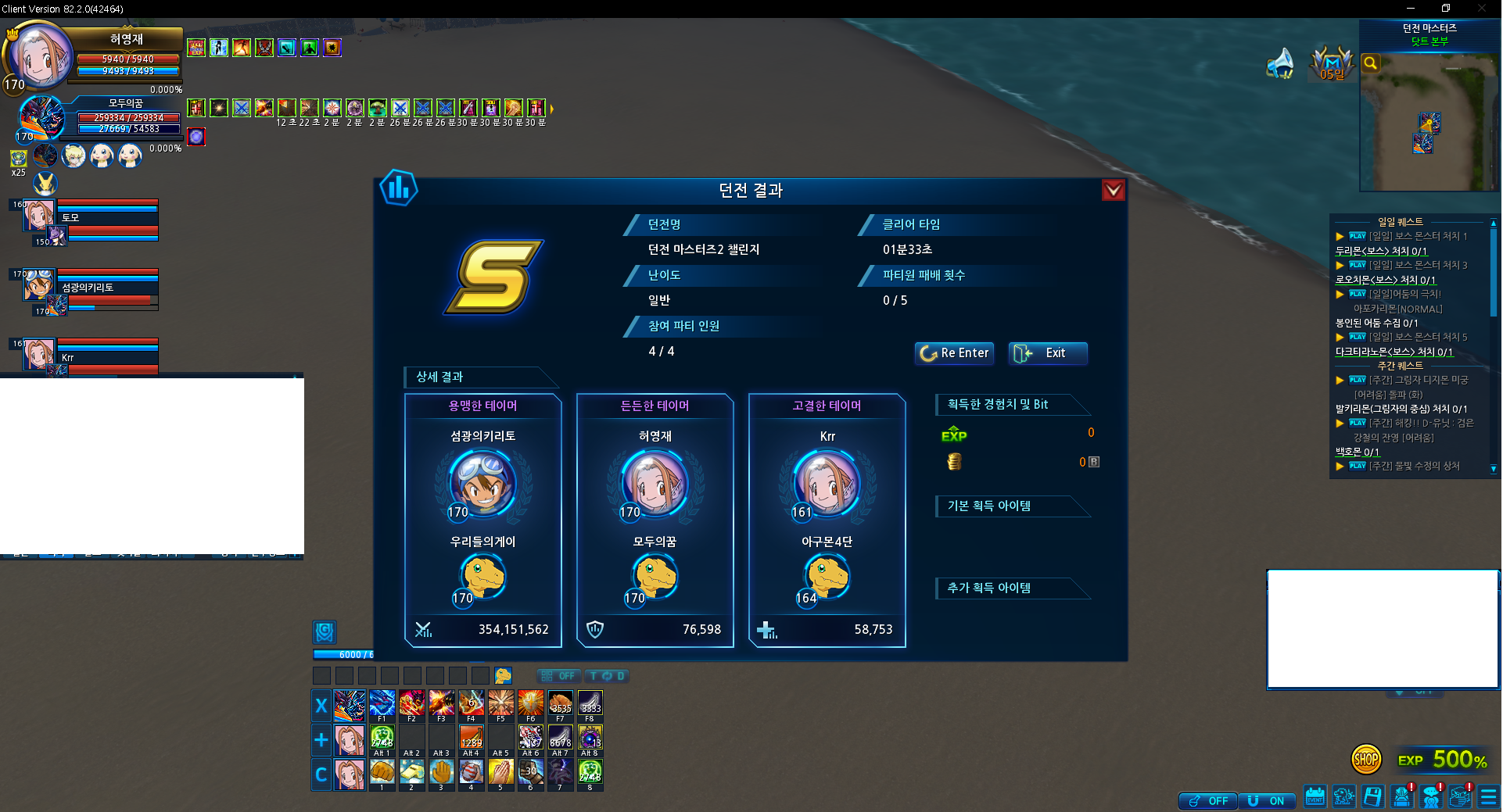Image resolution: width=1503 pixels, height=812 pixels.
Task: Open the Event calendar icon
Action: point(1315,796)
